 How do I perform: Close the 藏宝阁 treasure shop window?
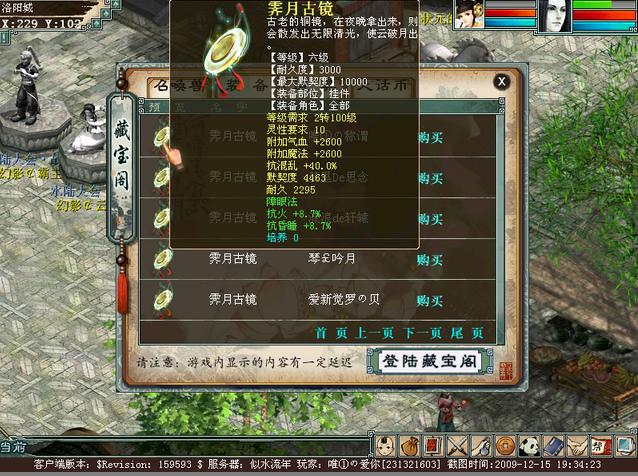click(502, 81)
